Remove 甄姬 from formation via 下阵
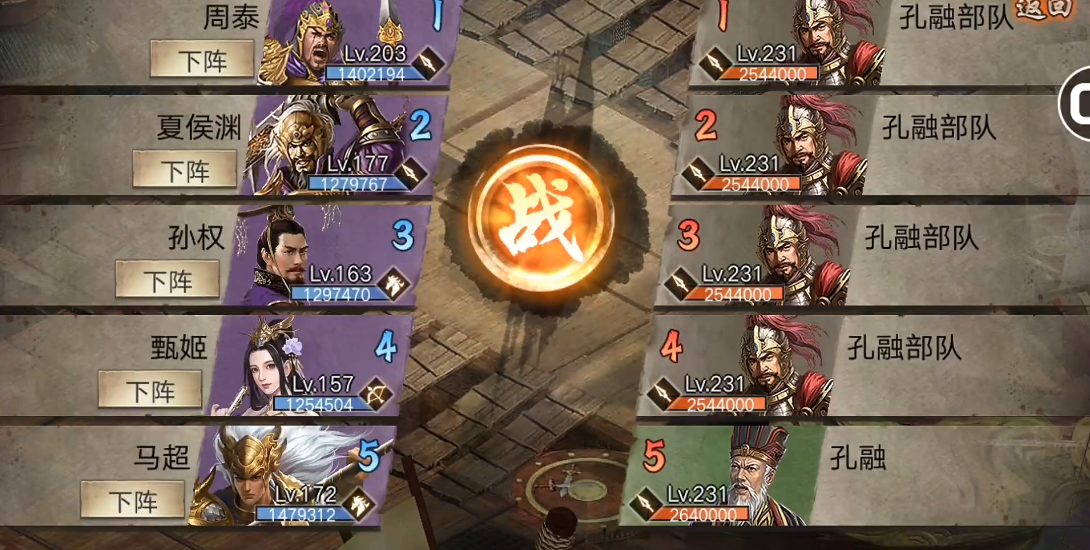 point(150,389)
